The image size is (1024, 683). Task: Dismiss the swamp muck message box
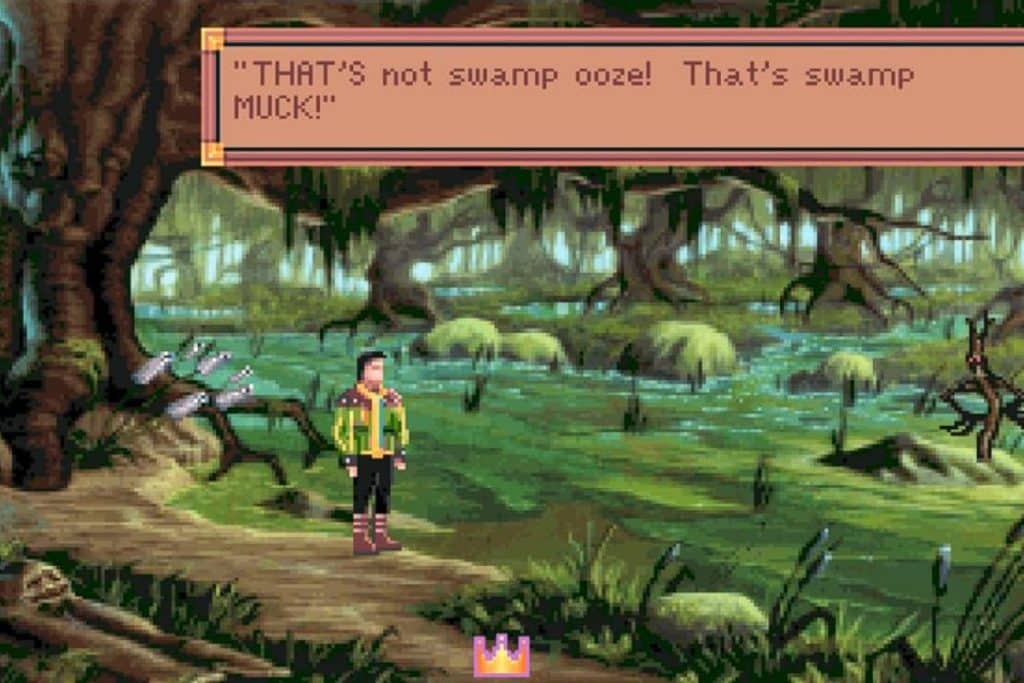[612, 96]
